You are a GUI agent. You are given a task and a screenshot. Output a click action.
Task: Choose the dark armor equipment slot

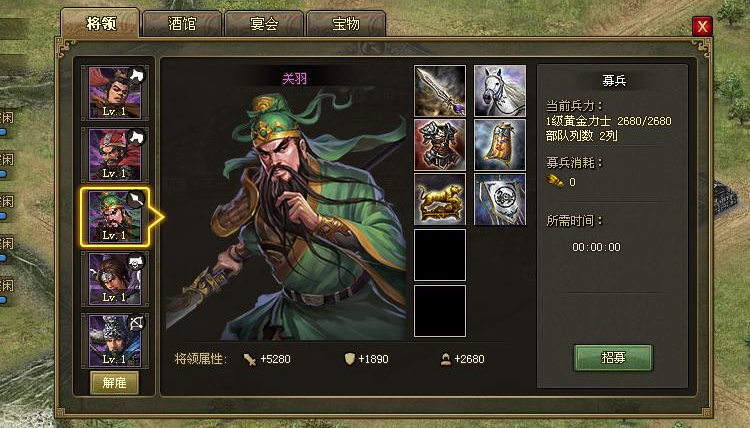pos(440,145)
